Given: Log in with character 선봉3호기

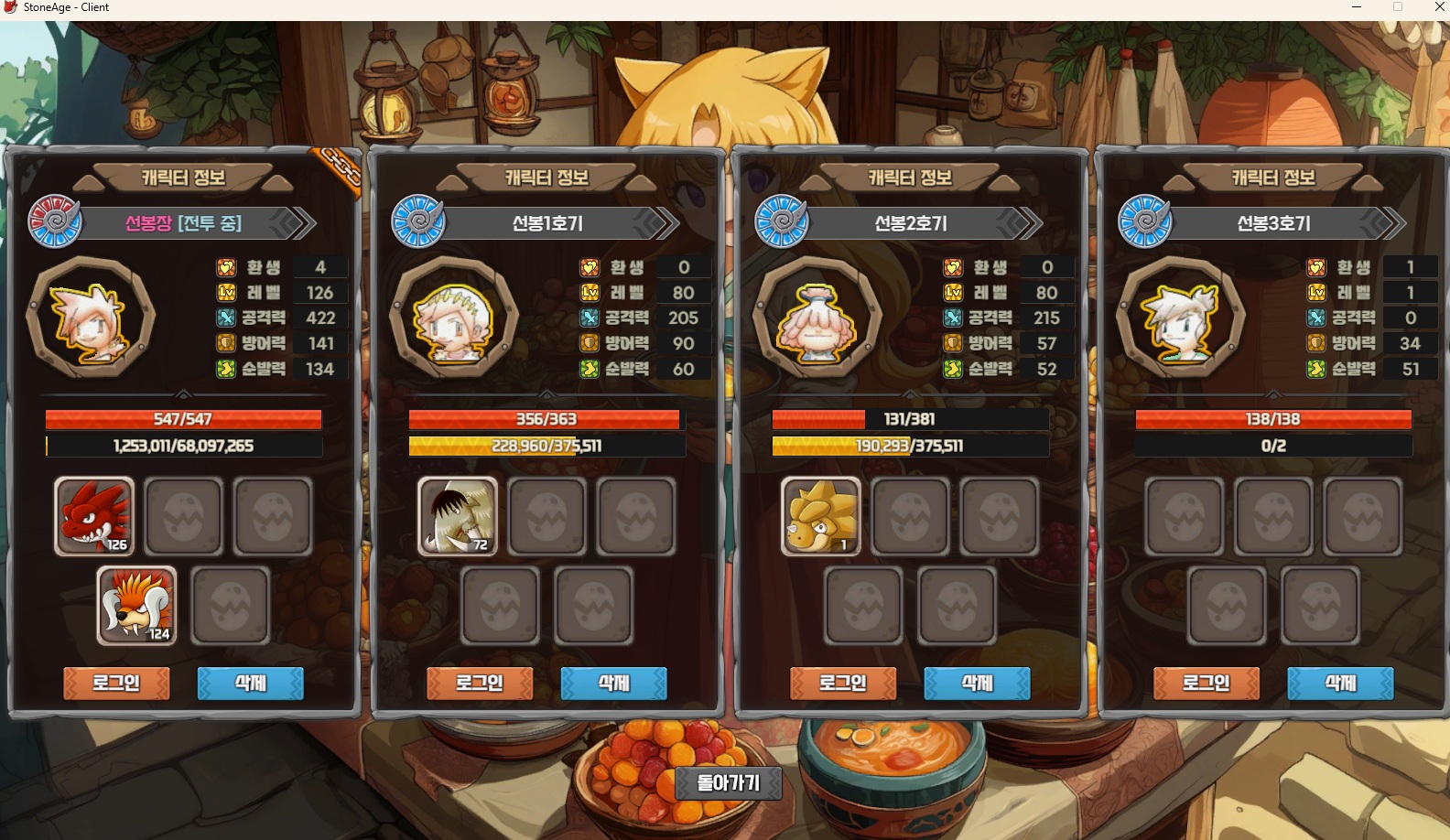Looking at the screenshot, I should click(1207, 683).
